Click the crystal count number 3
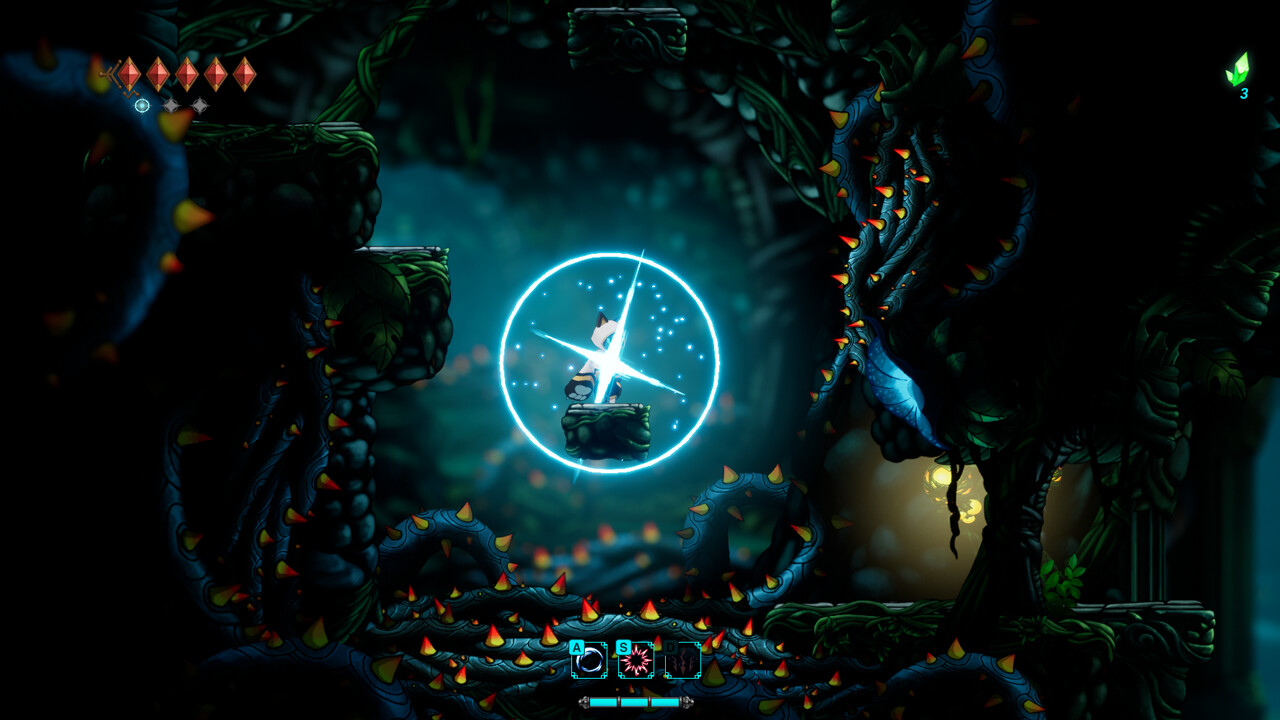 click(x=1245, y=94)
